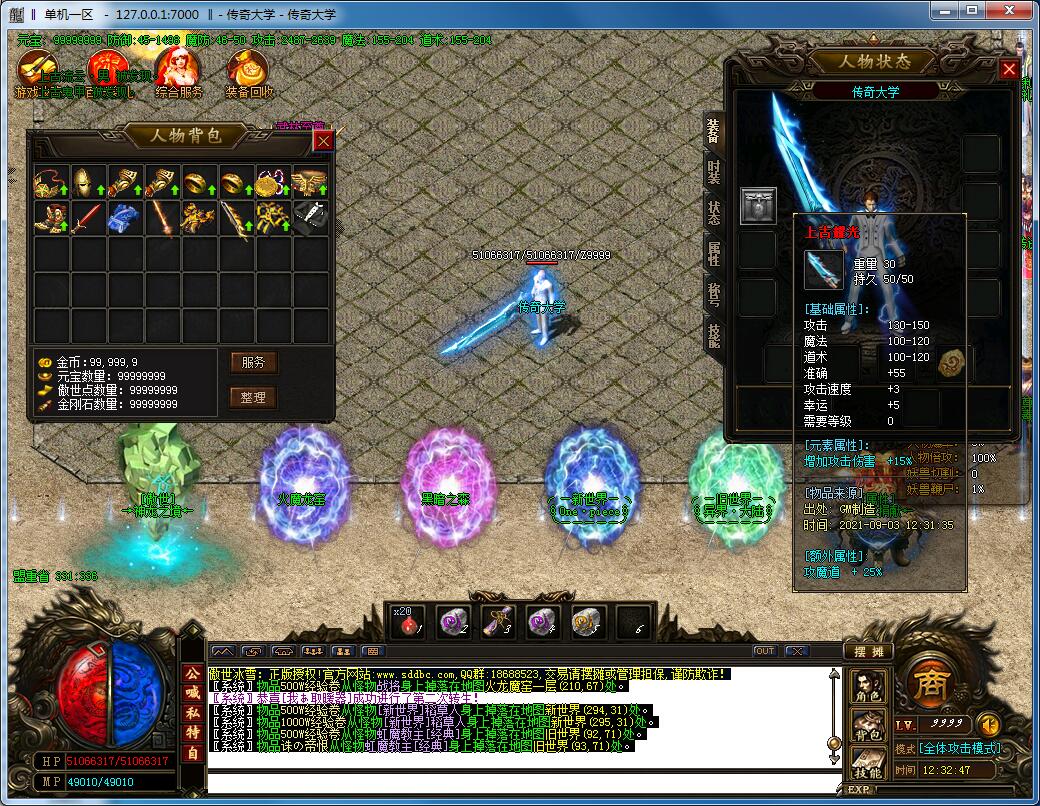Select the black tuxedo outfit in the bag
1040x806 pixels.
click(x=310, y=217)
